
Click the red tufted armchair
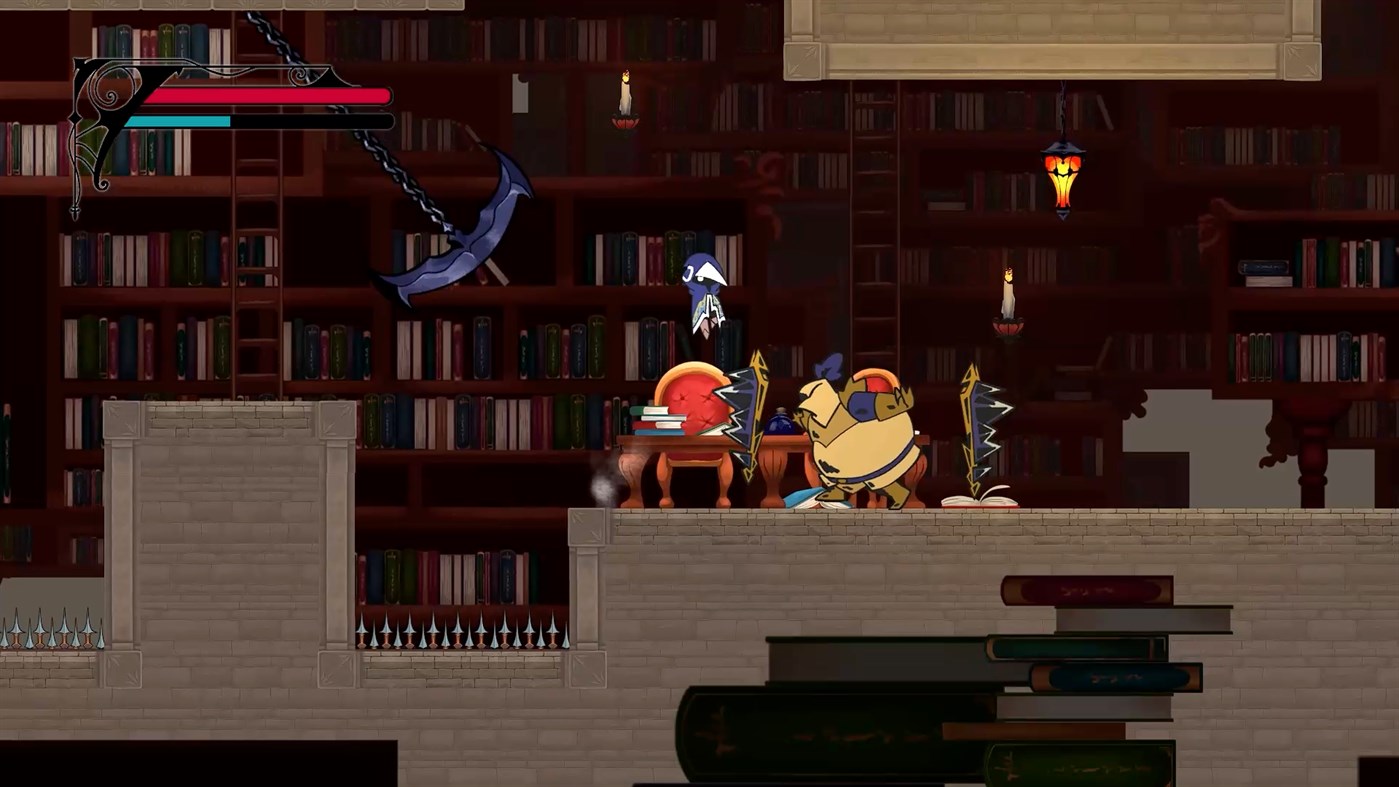[695, 400]
